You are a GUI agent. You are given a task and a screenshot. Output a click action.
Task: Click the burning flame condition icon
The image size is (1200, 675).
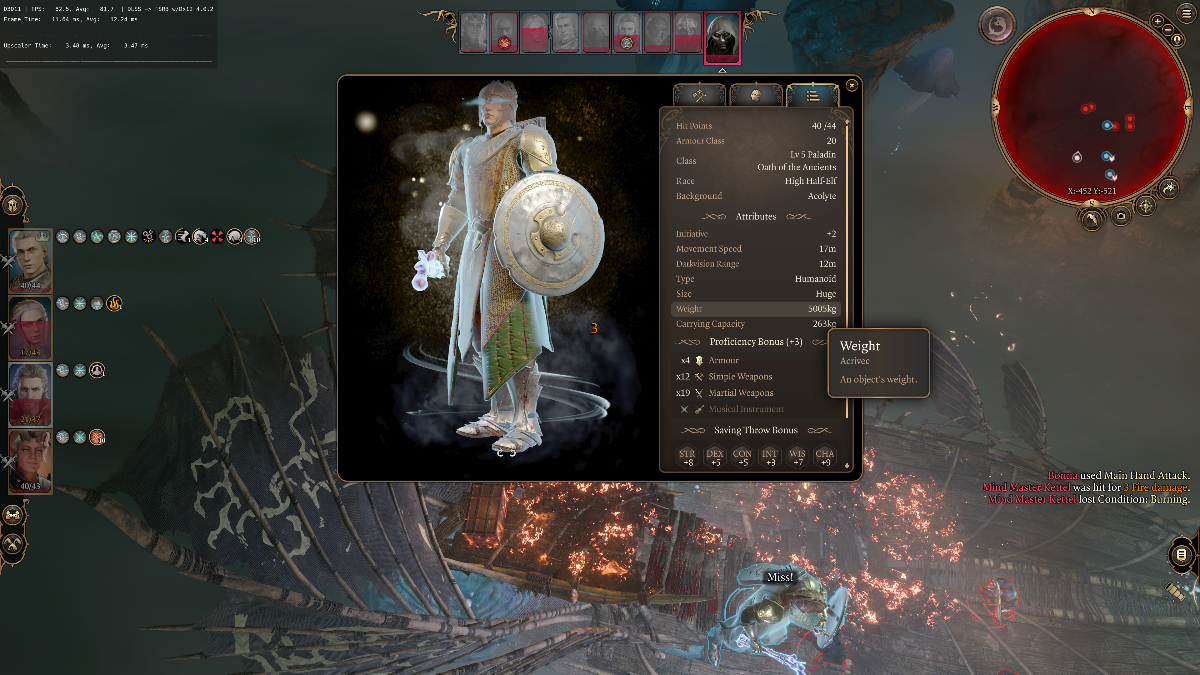click(x=115, y=304)
